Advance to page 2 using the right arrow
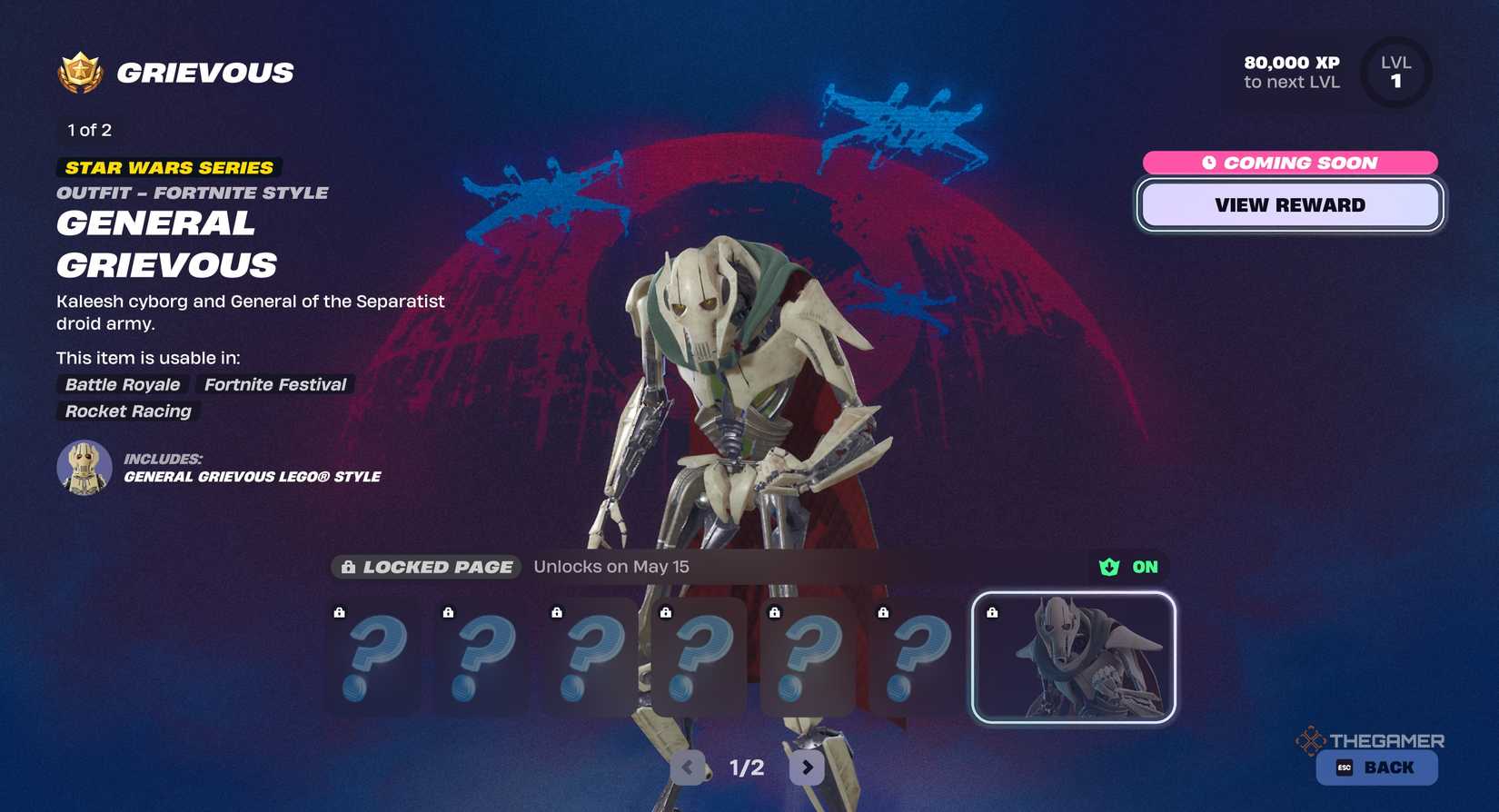 [806, 767]
